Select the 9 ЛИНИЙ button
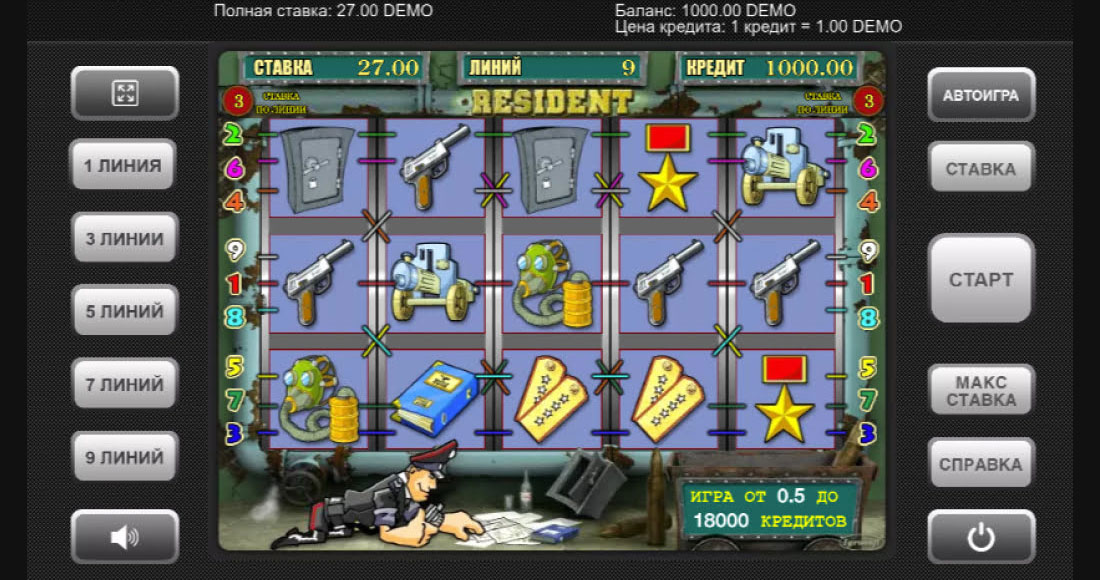The height and width of the screenshot is (580, 1100). (x=124, y=457)
